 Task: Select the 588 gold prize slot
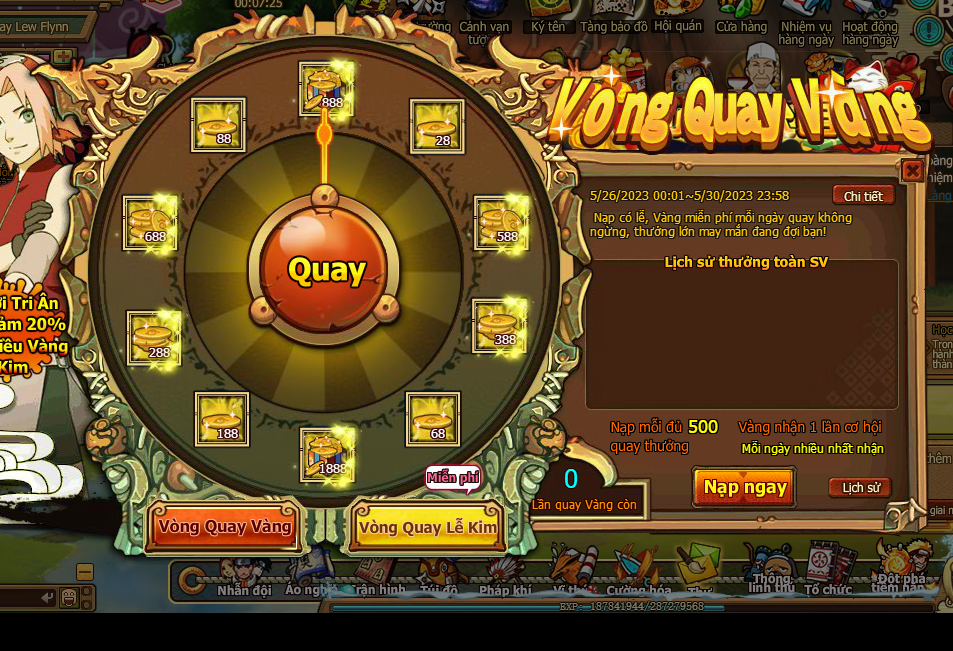[x=501, y=222]
